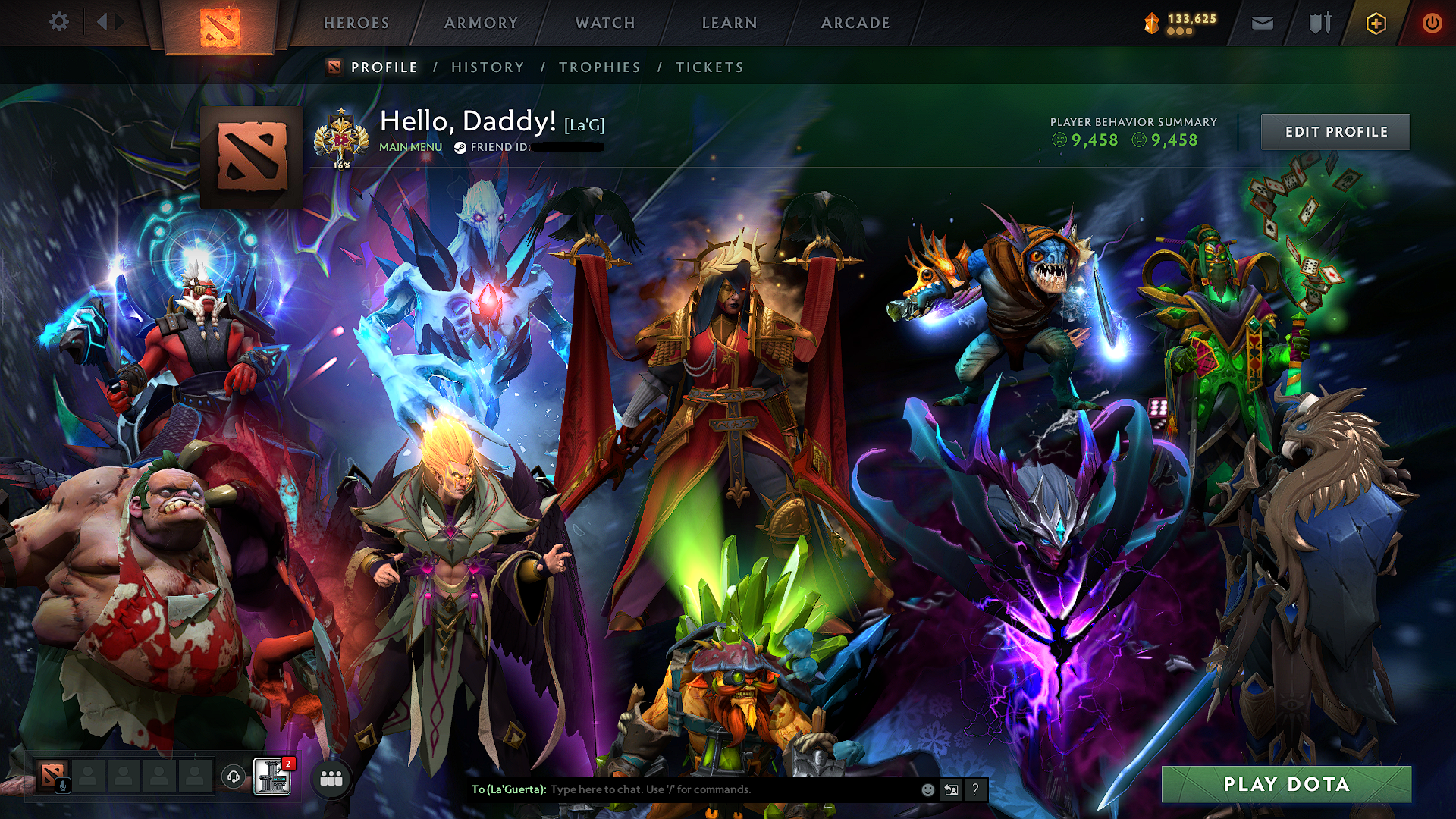Open the ARCADE menu

pos(855,22)
